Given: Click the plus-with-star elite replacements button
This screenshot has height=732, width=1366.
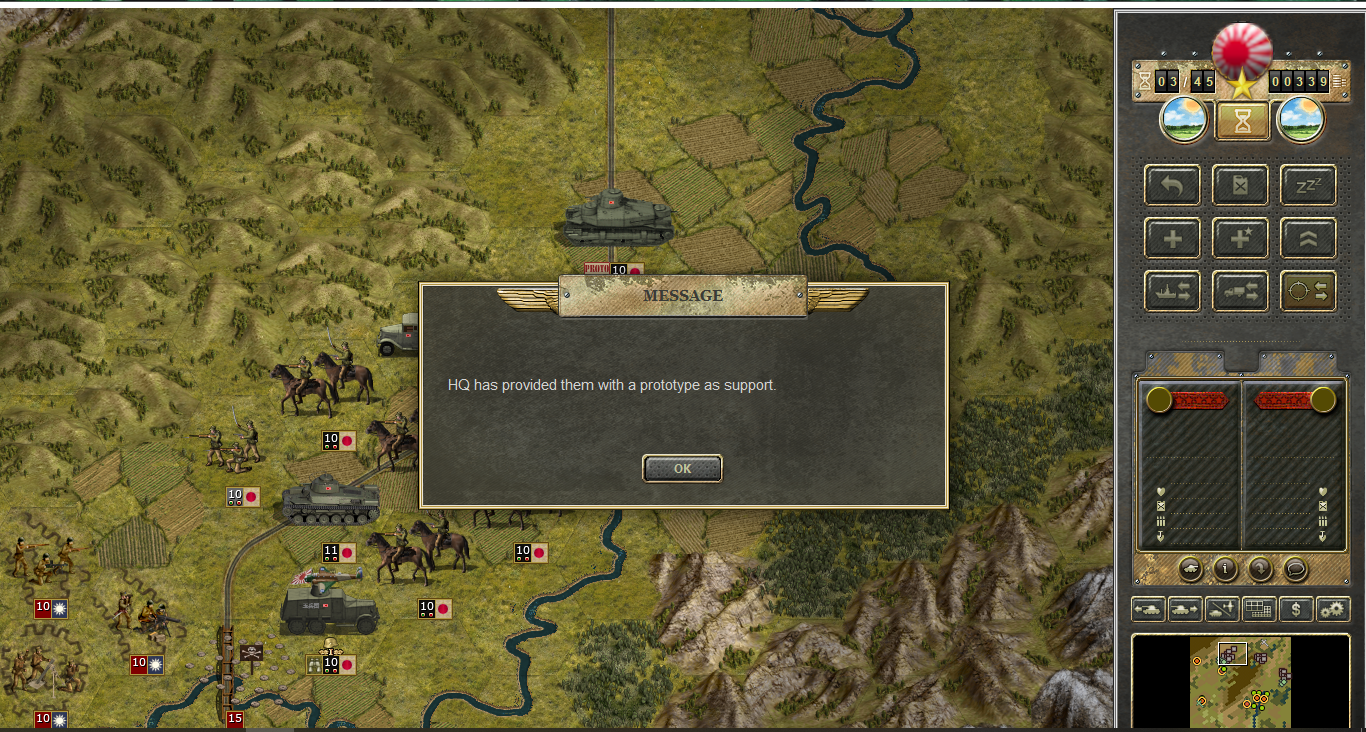Looking at the screenshot, I should pos(1240,238).
